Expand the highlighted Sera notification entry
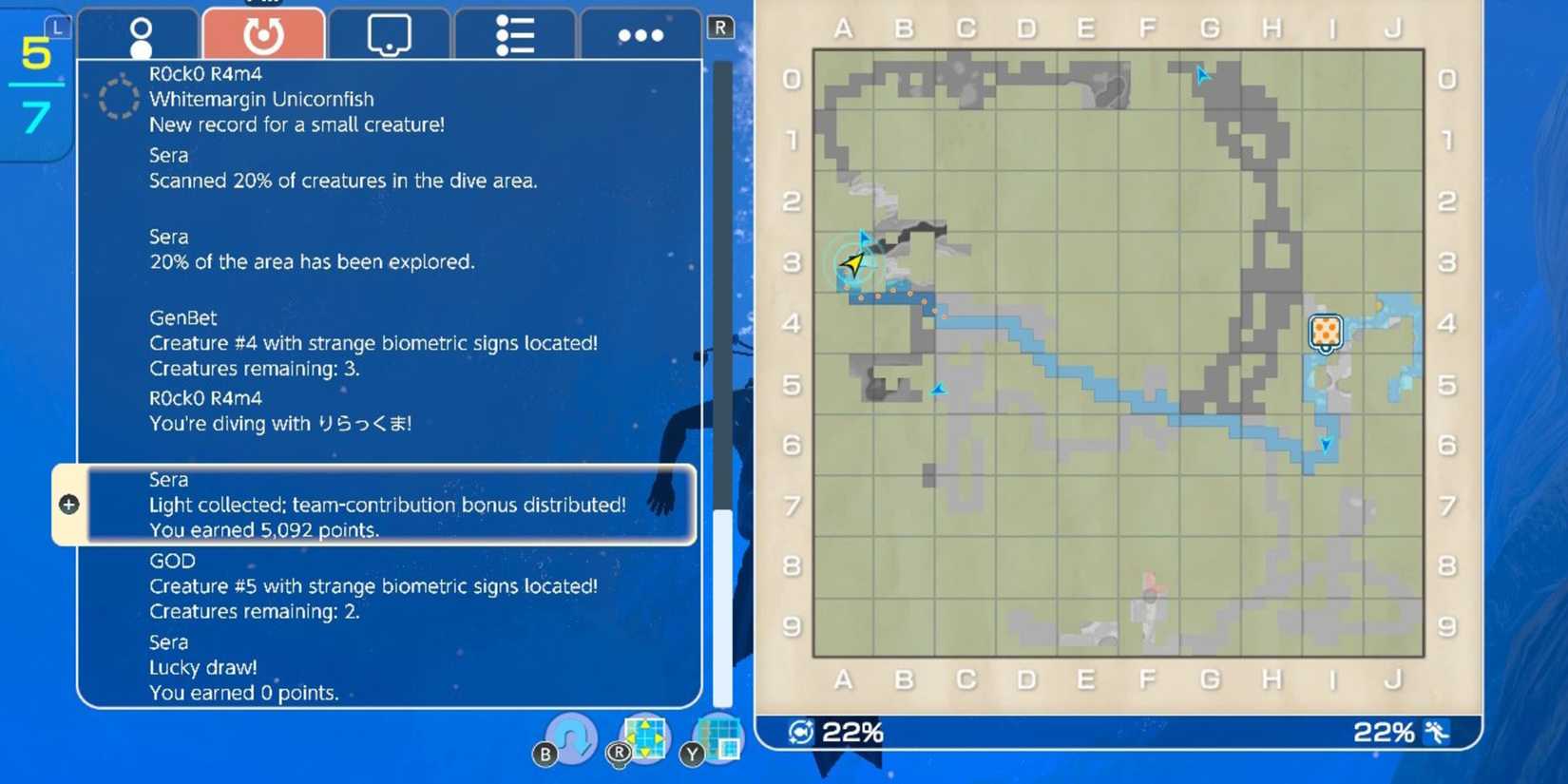The width and height of the screenshot is (1568, 784). coord(388,505)
